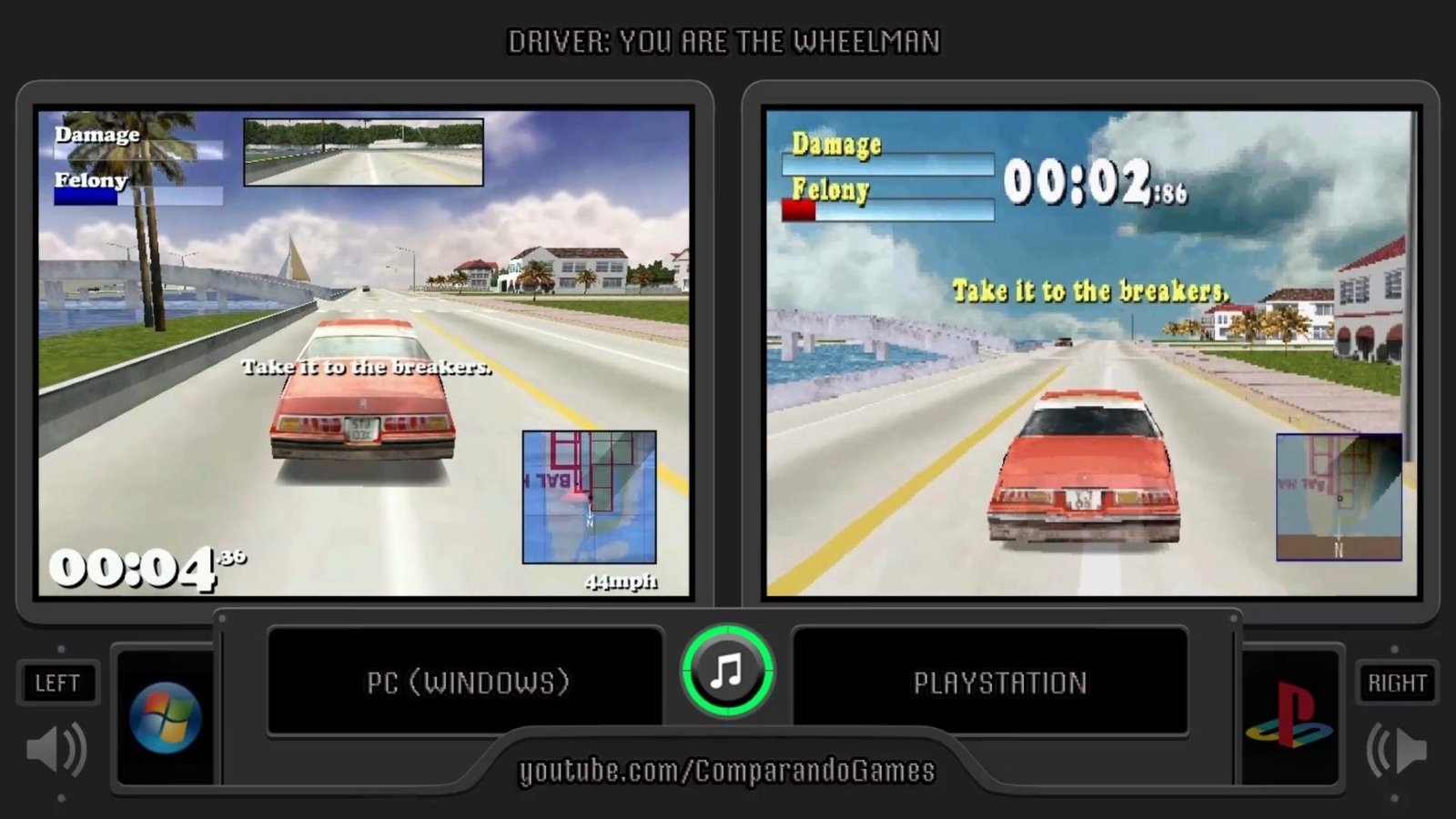
Task: Click the right speaker icon
Action: click(x=1397, y=749)
